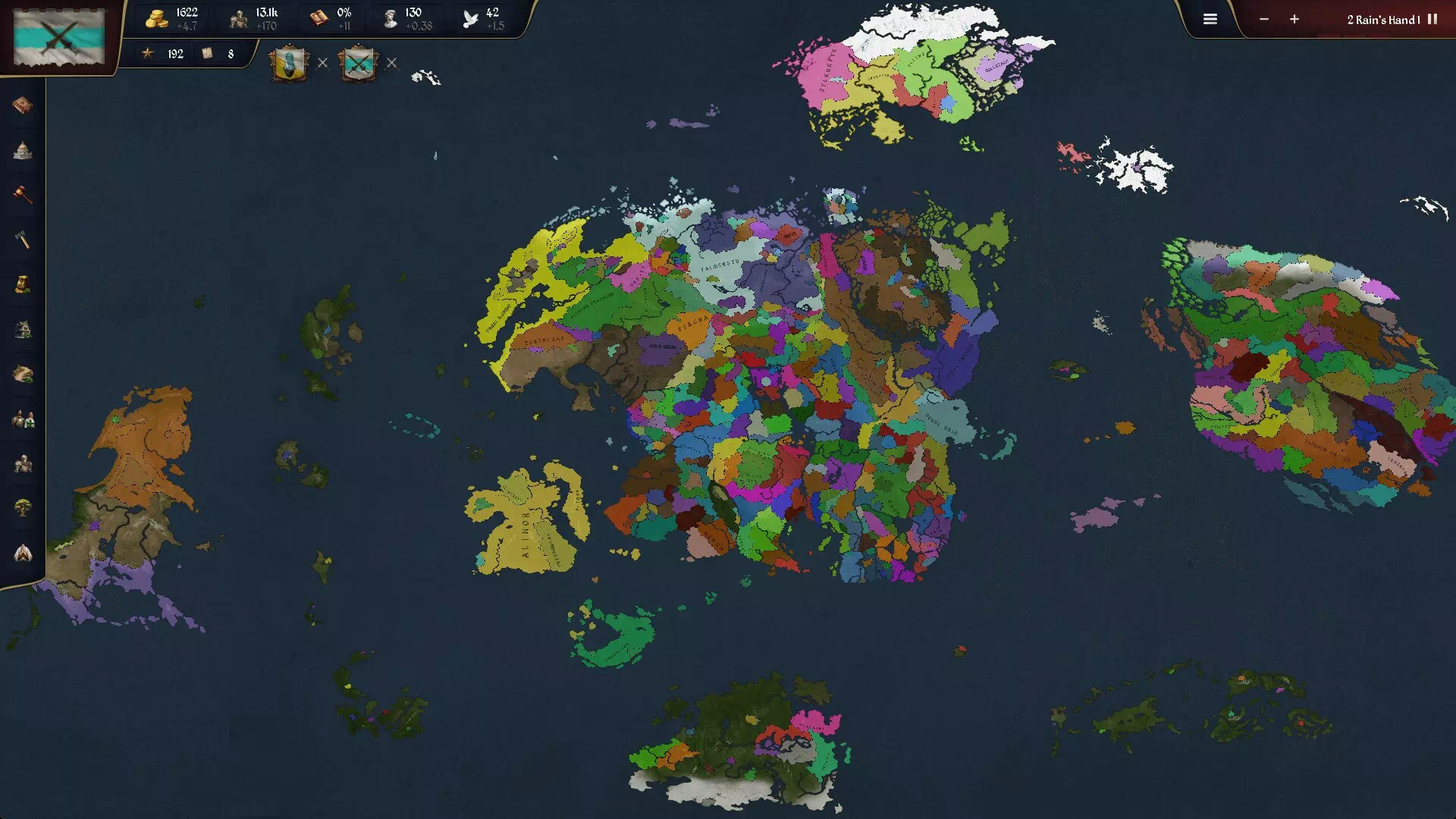Image resolution: width=1456 pixels, height=819 pixels.
Task: Dismiss the crossed swords shield notification
Action: coord(391,63)
